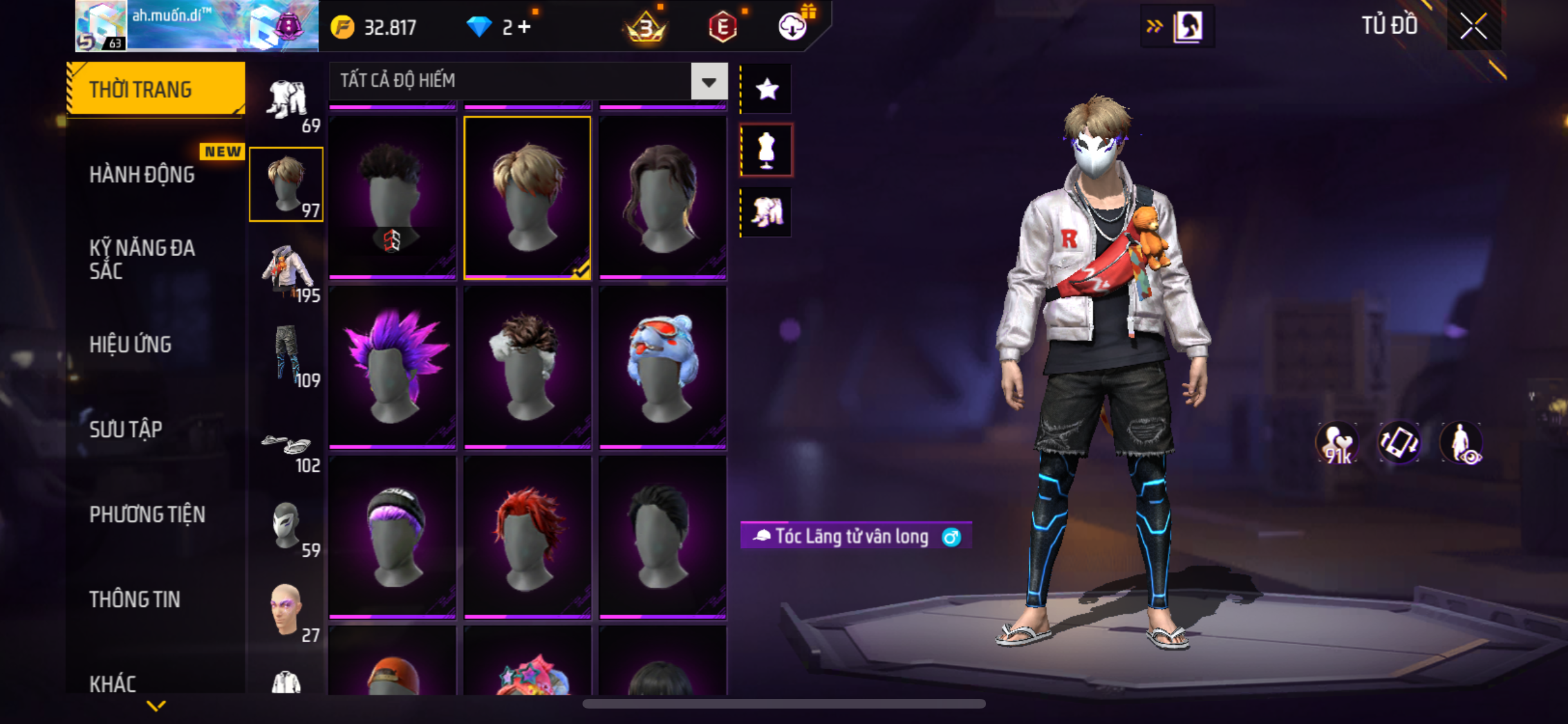Switch to the HÀNH ĐỘNG tab
The width and height of the screenshot is (1568, 724).
142,175
